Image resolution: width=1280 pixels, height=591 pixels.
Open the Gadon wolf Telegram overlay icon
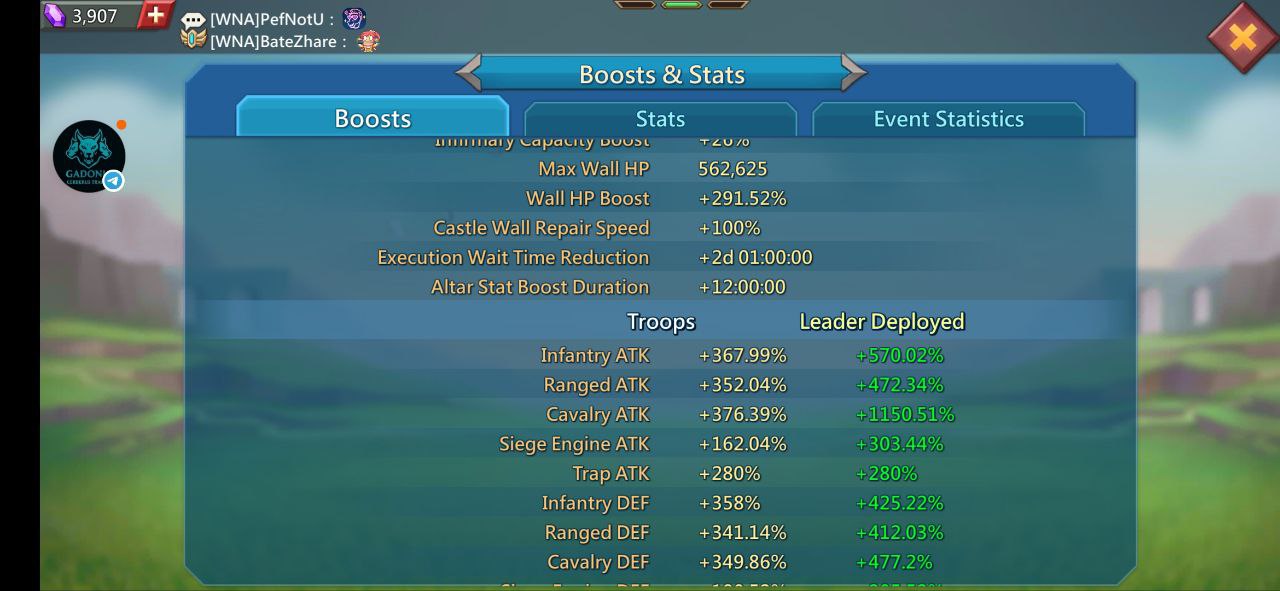[x=89, y=156]
